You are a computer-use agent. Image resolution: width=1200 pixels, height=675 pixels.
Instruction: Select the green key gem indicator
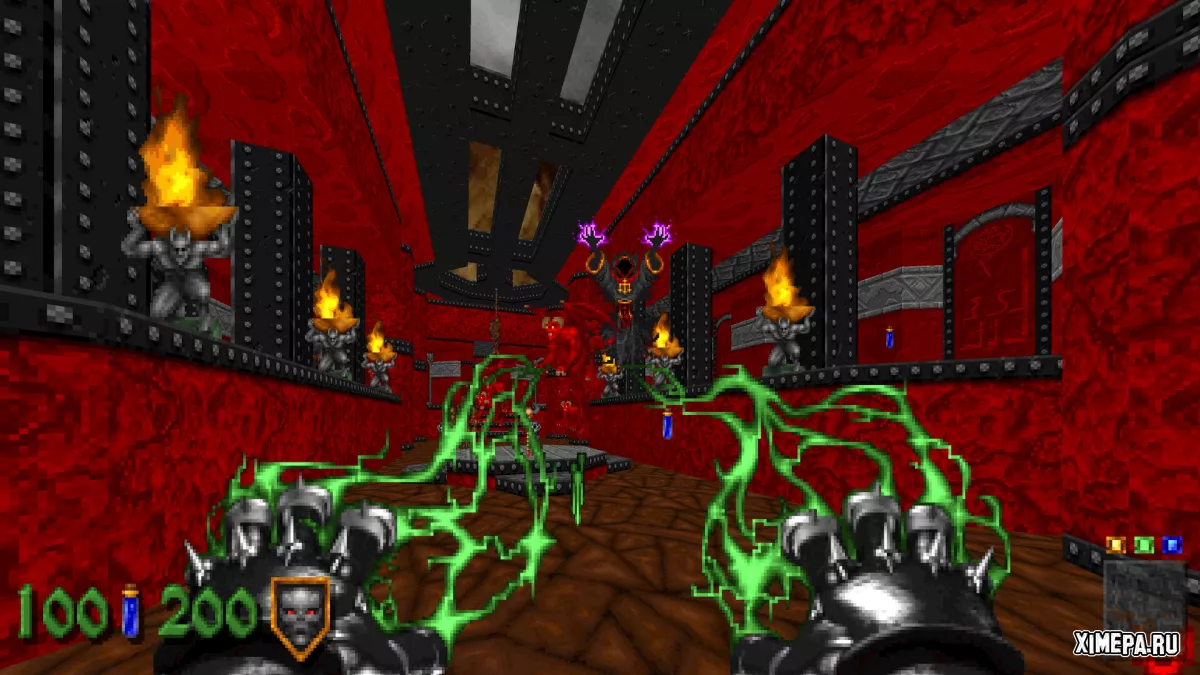coord(1144,545)
